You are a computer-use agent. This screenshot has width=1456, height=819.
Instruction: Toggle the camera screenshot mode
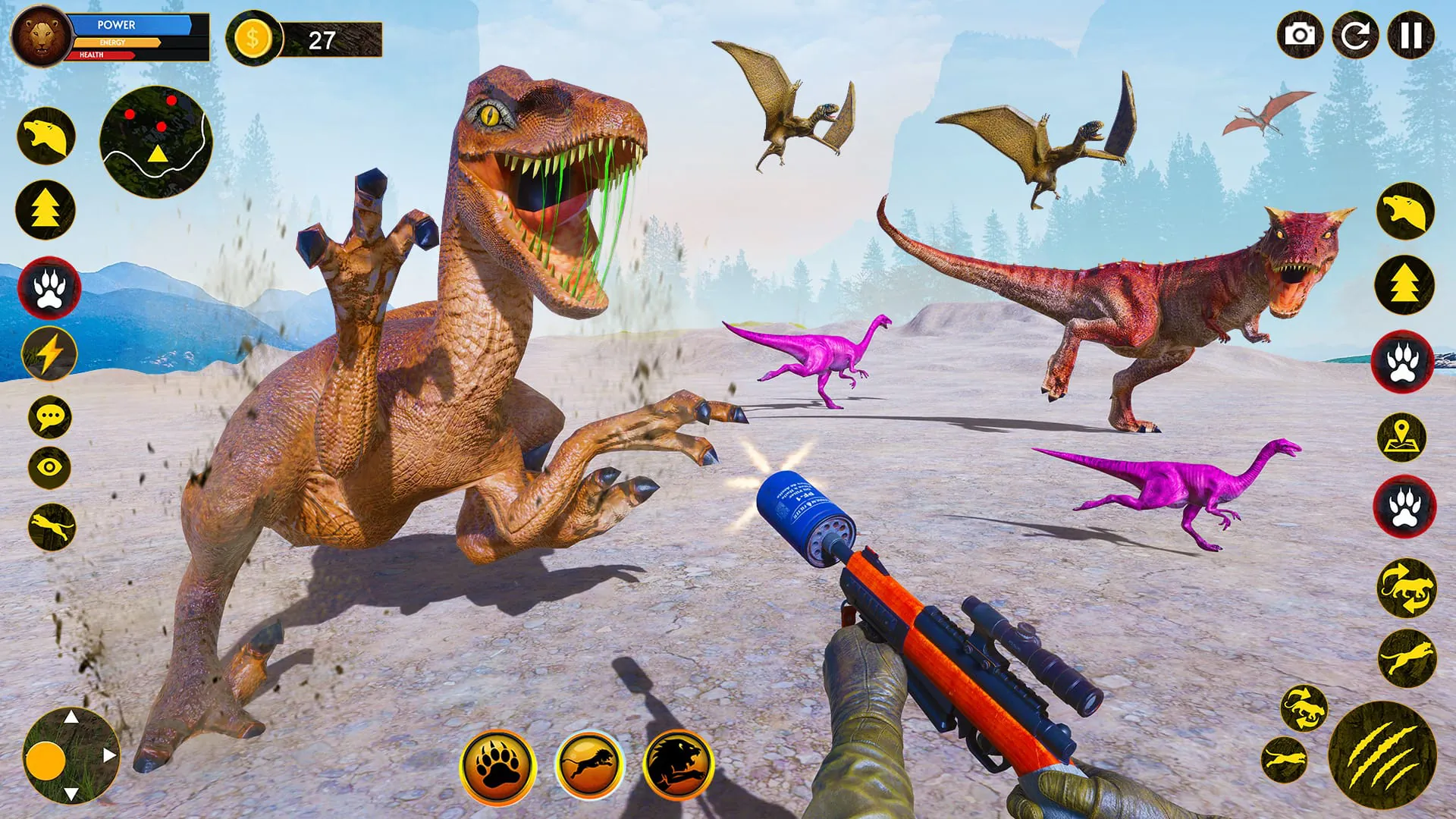coord(1299,36)
